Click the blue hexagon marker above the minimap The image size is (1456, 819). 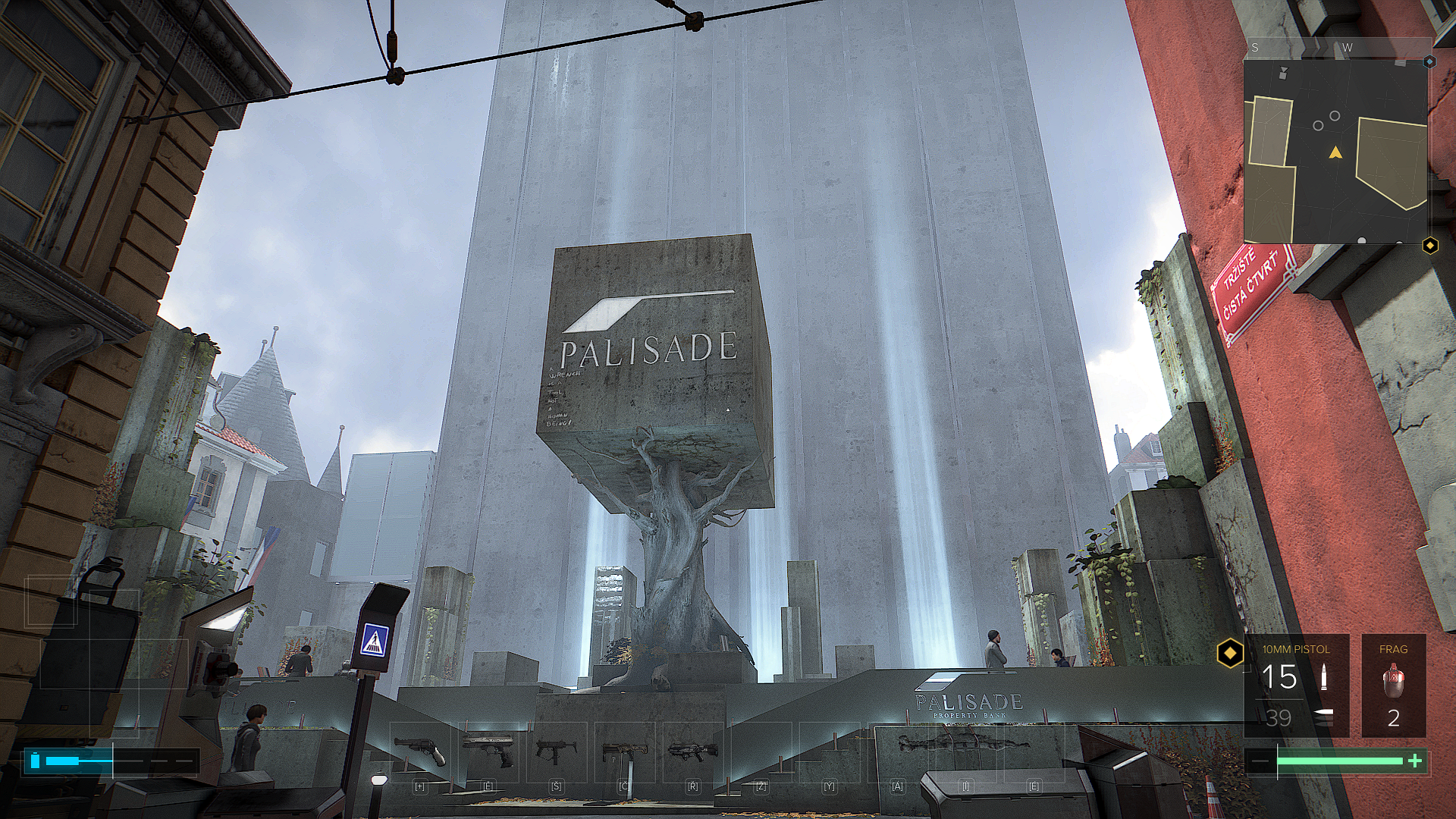coord(1429,61)
